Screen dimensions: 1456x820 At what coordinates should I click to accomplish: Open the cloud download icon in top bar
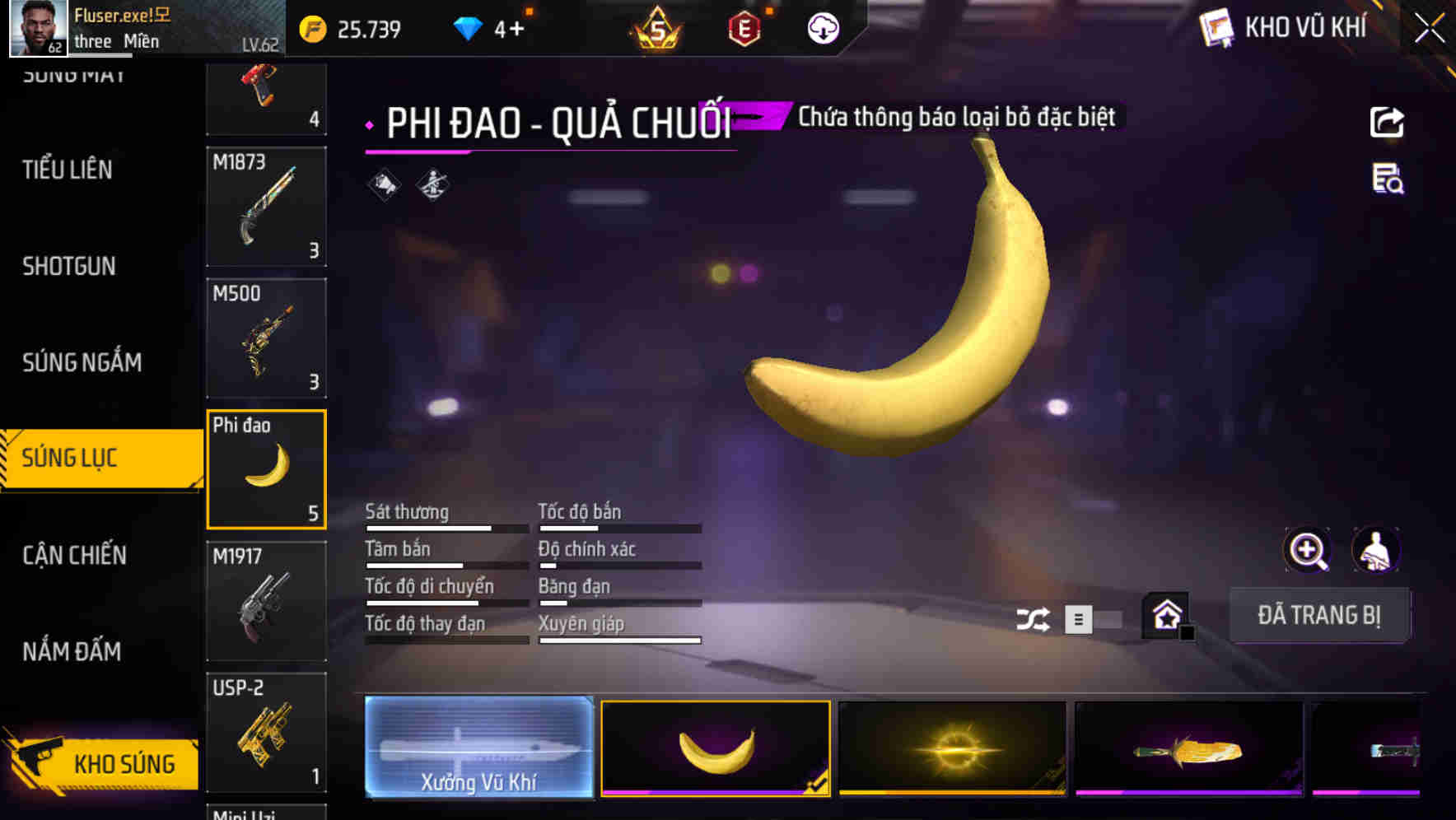click(823, 27)
